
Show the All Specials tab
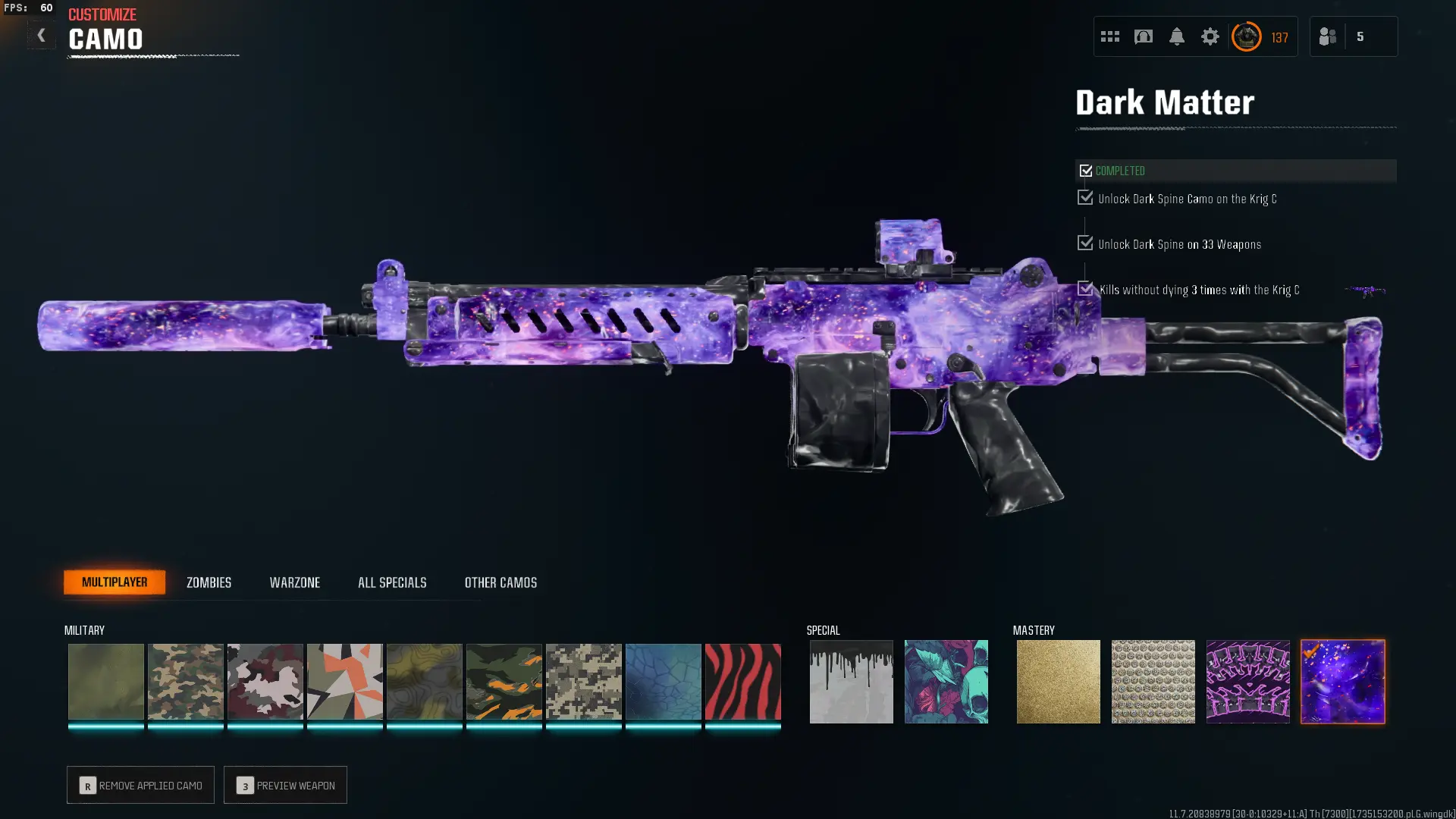tap(392, 582)
